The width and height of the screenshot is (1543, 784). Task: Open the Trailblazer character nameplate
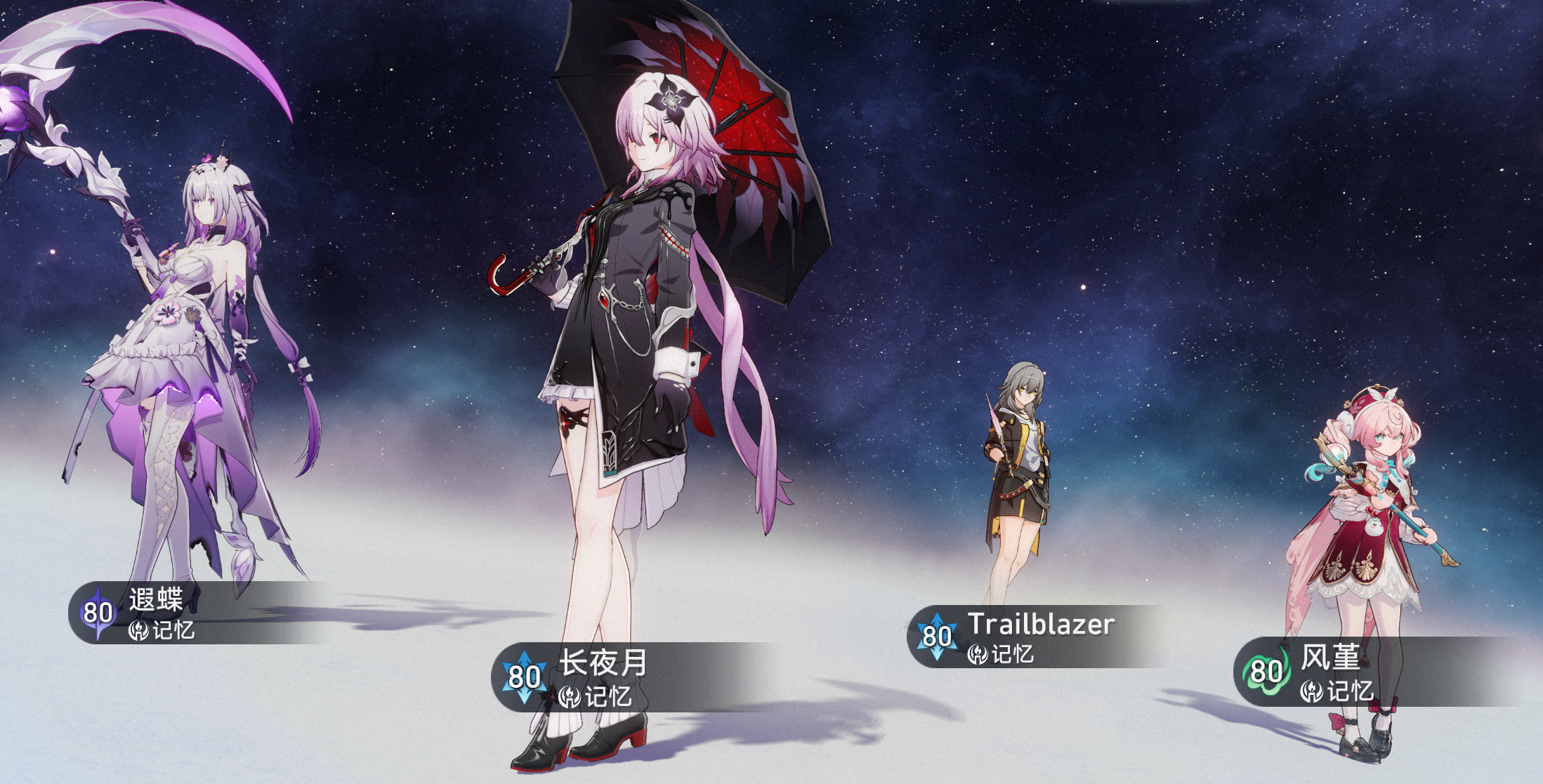[x=1039, y=637]
